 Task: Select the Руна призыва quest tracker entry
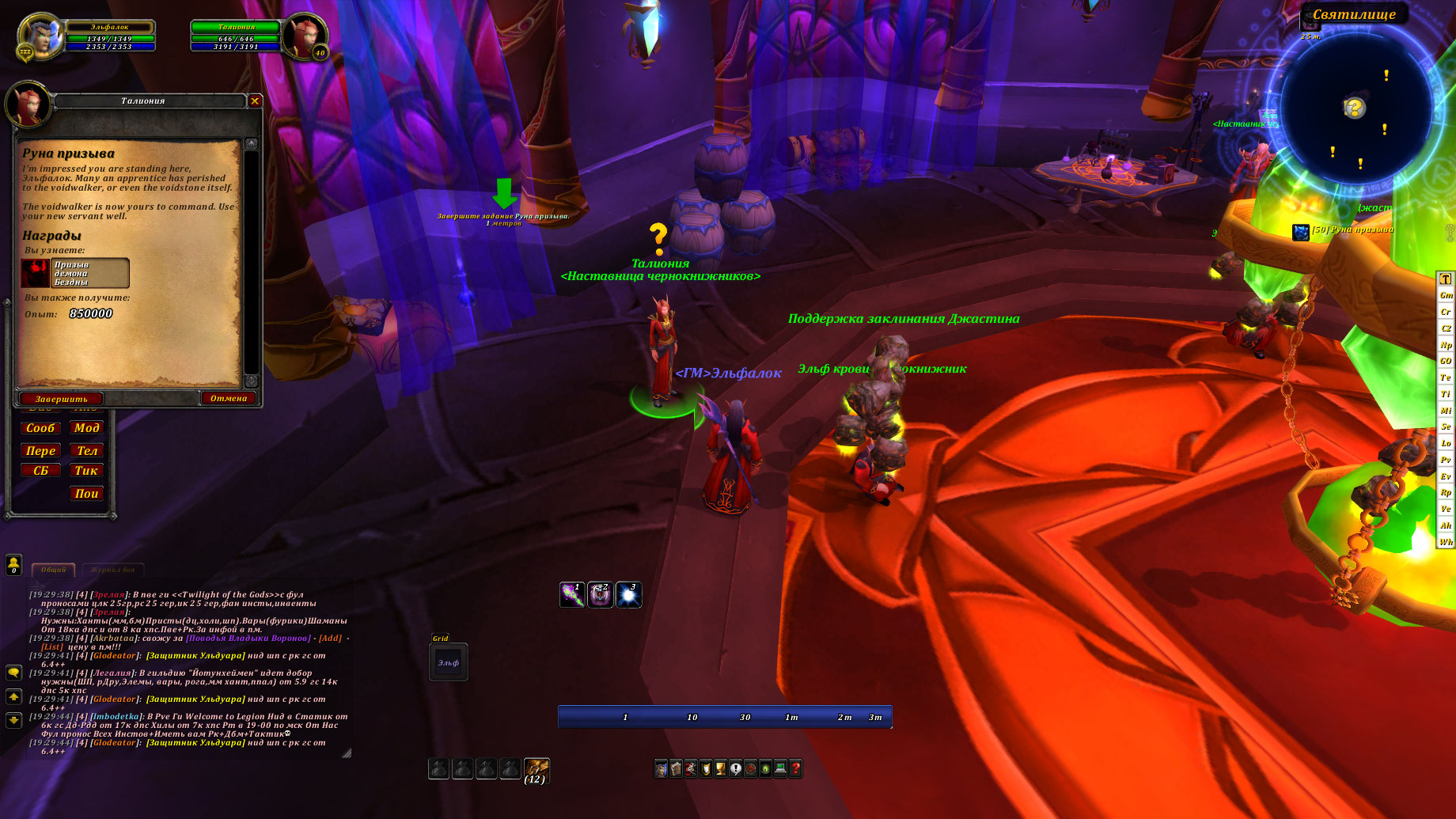pyautogui.click(x=1351, y=230)
